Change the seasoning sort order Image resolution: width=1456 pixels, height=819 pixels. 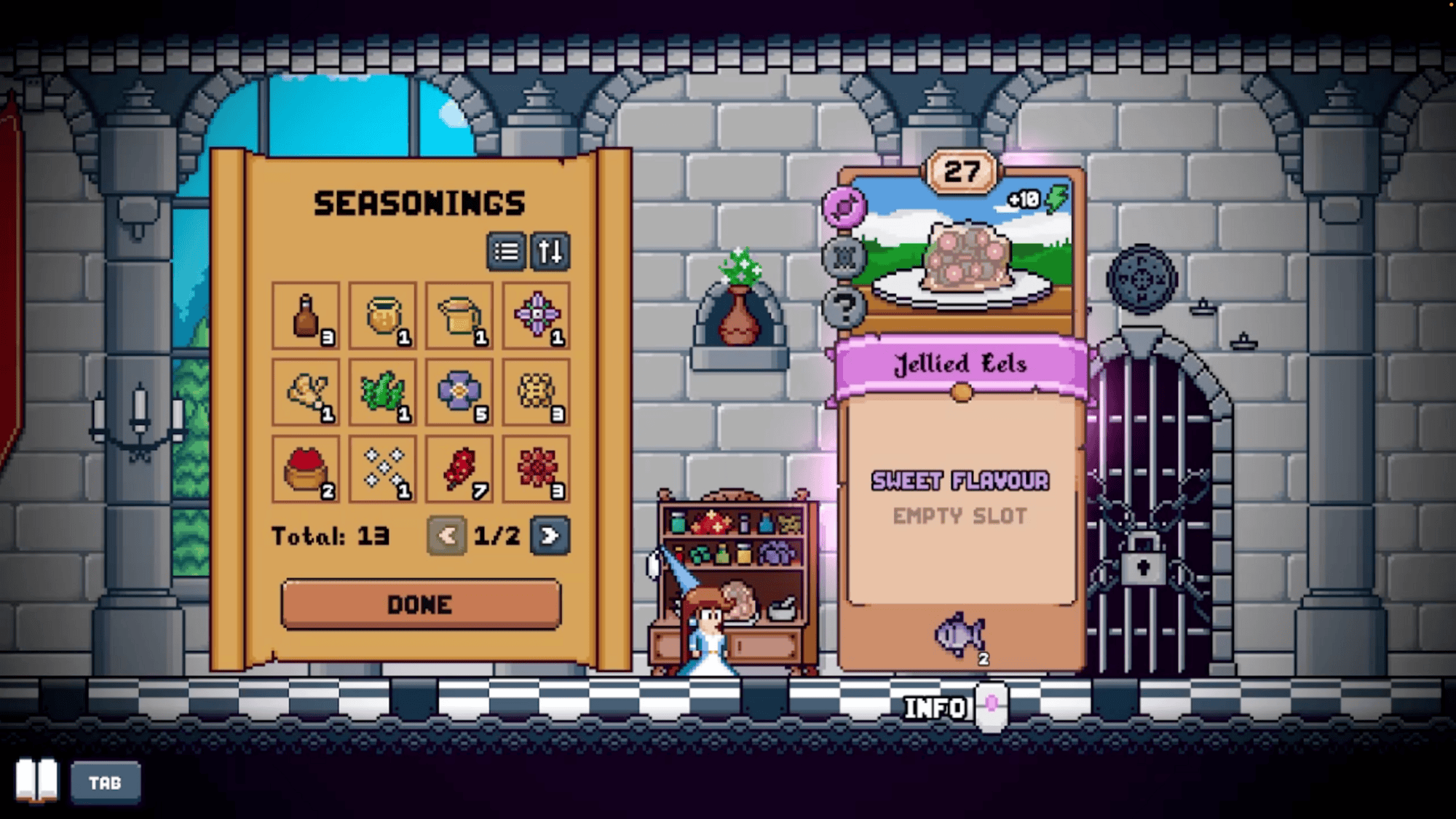[550, 252]
